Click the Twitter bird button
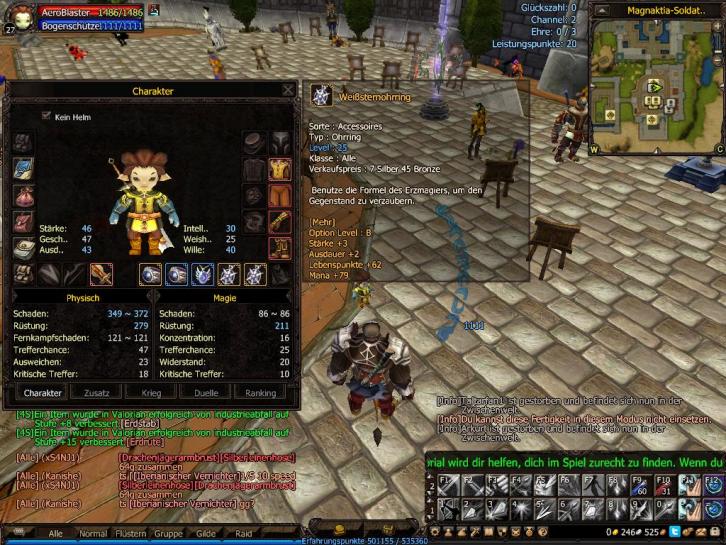 tap(675, 532)
